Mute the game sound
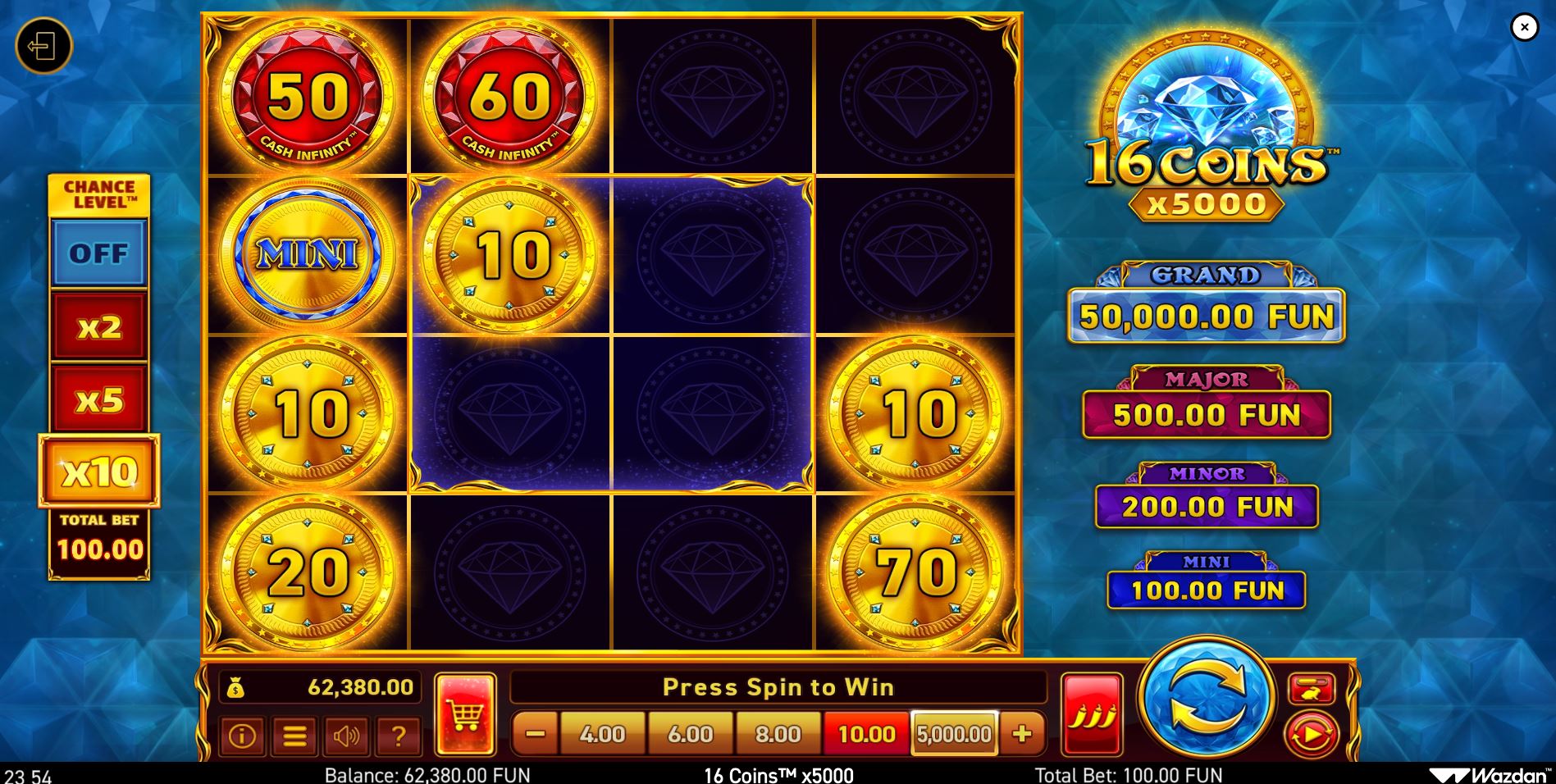The image size is (1556, 784). [x=348, y=736]
